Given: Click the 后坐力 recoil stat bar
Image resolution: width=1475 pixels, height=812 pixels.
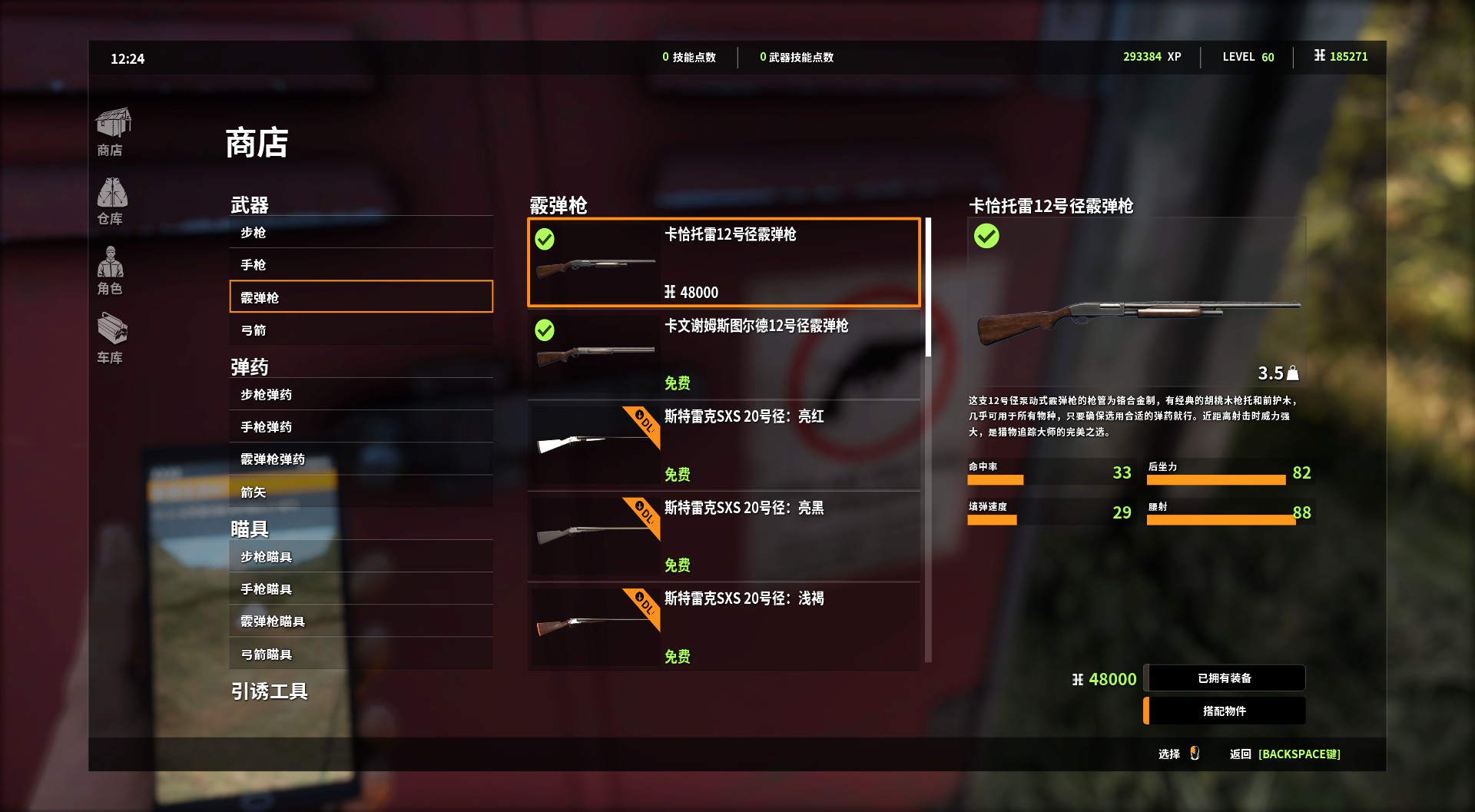Looking at the screenshot, I should 1215,479.
